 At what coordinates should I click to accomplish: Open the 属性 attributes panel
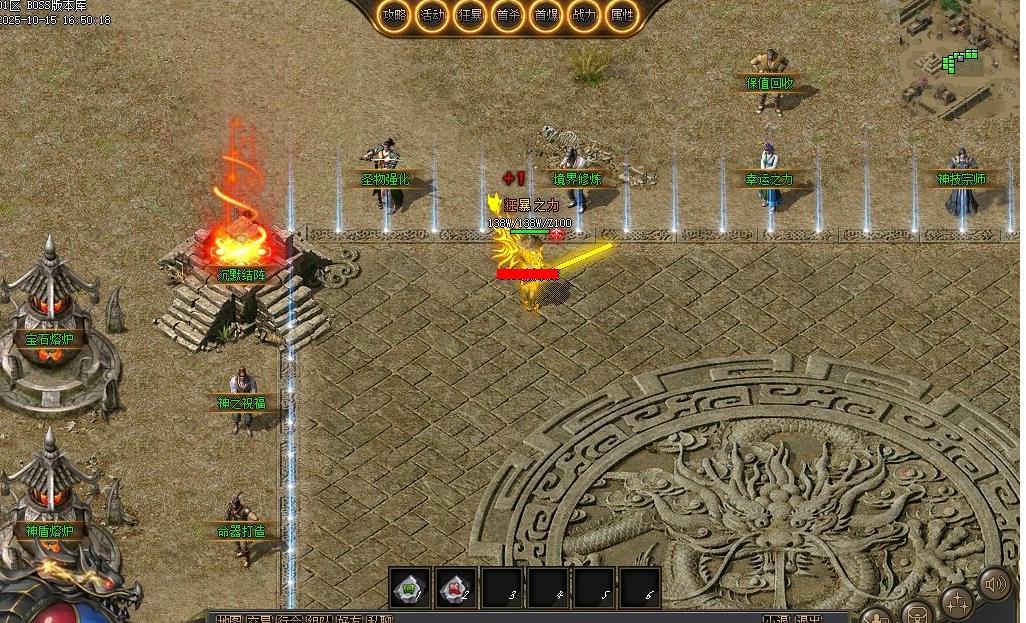(x=622, y=16)
